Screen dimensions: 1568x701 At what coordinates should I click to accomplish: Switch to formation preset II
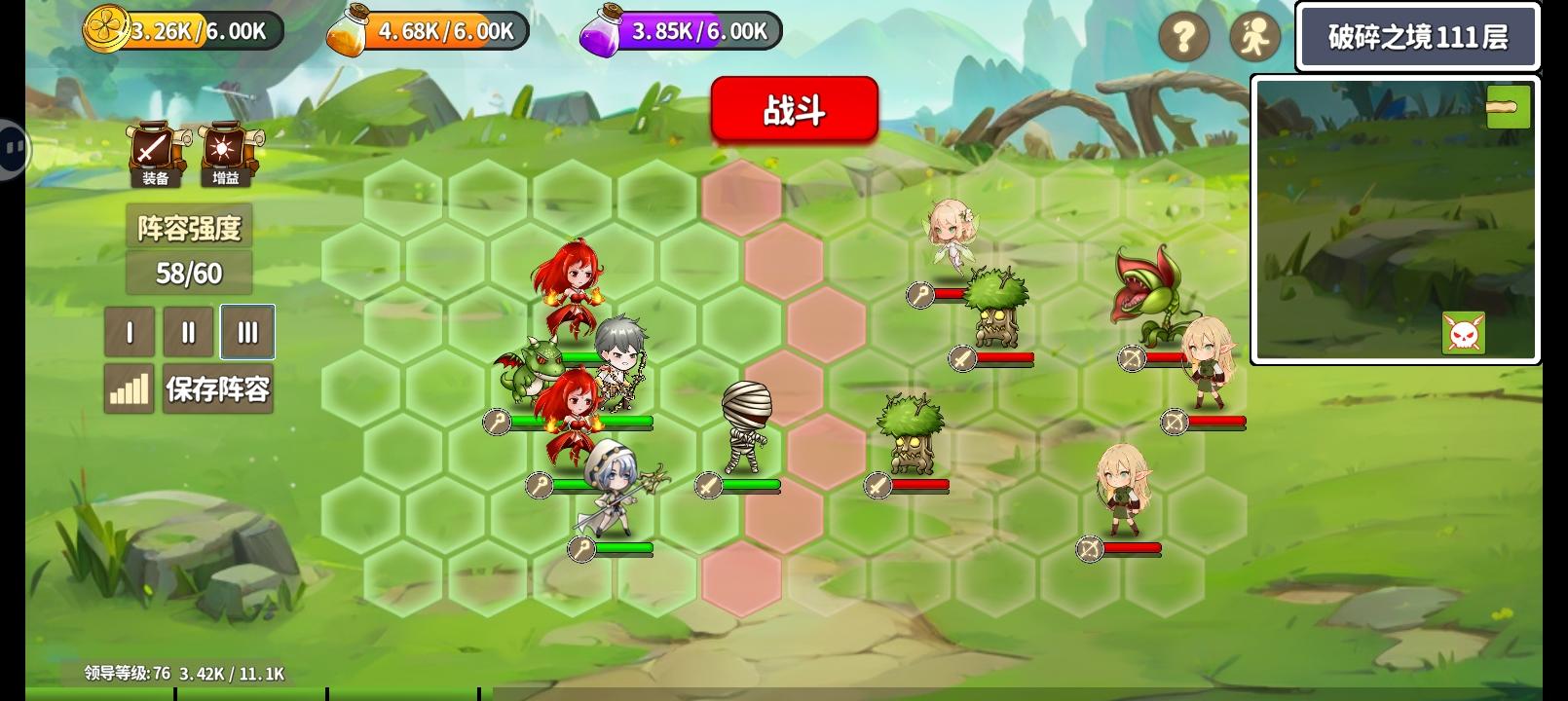pyautogui.click(x=187, y=332)
